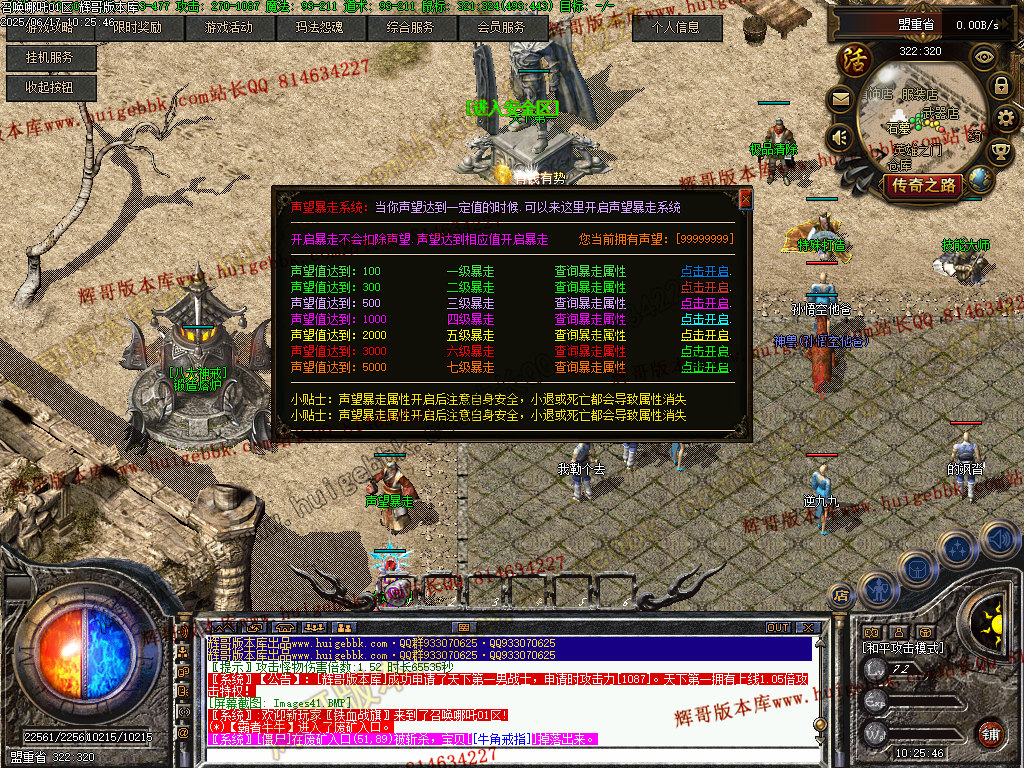The width and height of the screenshot is (1024, 768).
Task: Toggle the eye visibility icon
Action: click(x=986, y=56)
